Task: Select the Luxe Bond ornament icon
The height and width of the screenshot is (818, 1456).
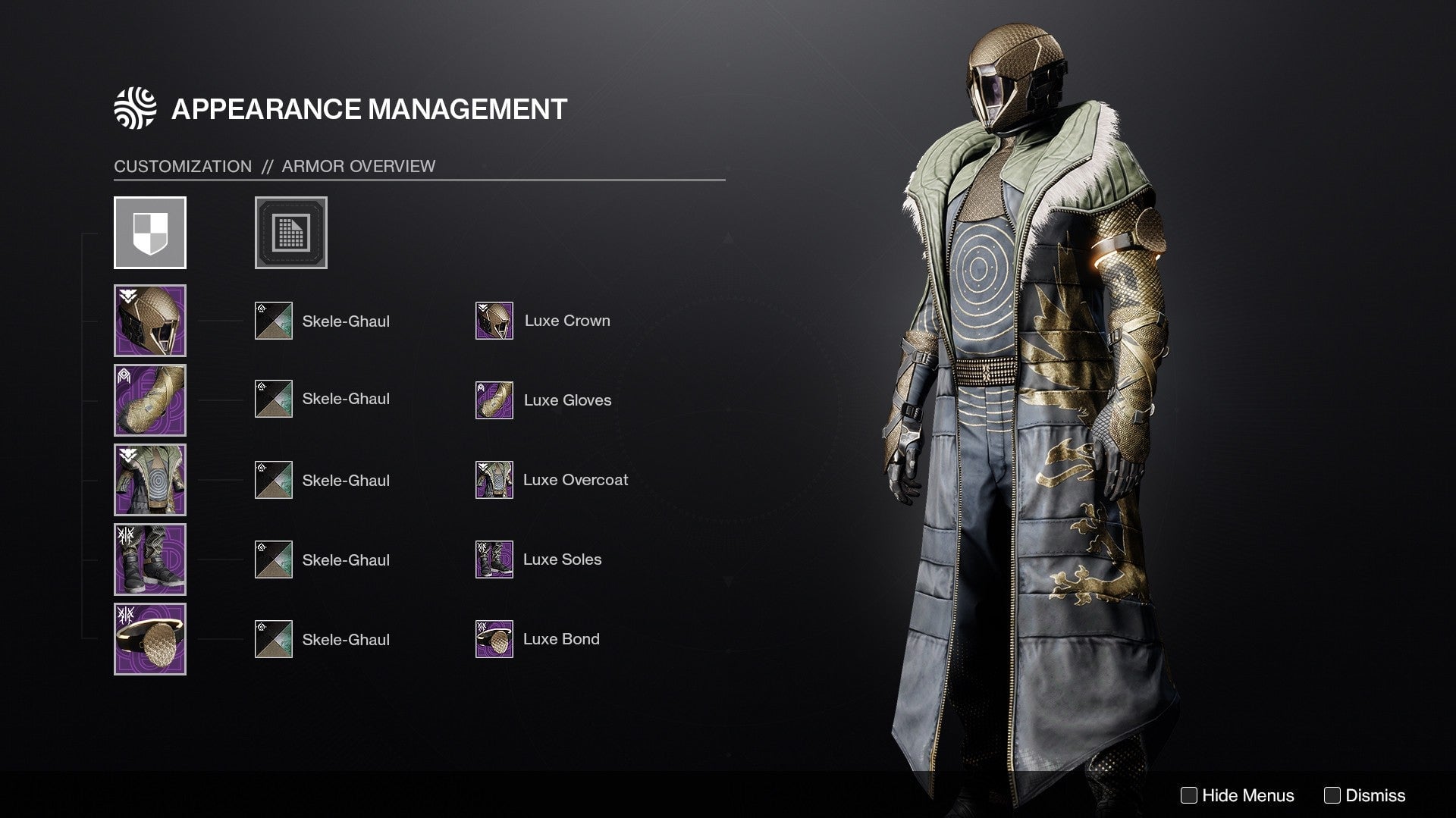Action: 494,639
